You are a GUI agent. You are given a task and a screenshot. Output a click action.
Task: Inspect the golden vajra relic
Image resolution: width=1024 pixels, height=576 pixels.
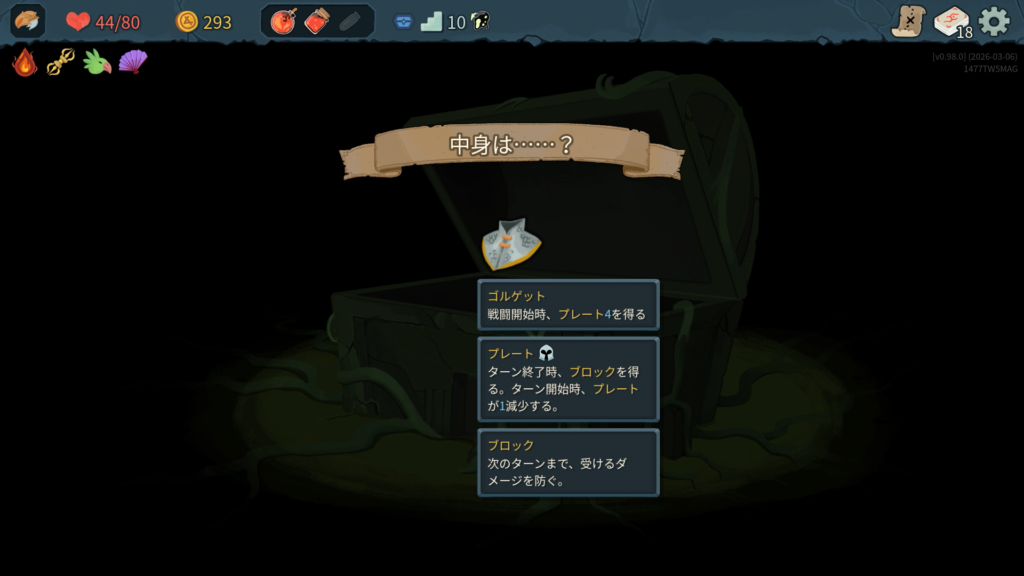pyautogui.click(x=60, y=62)
